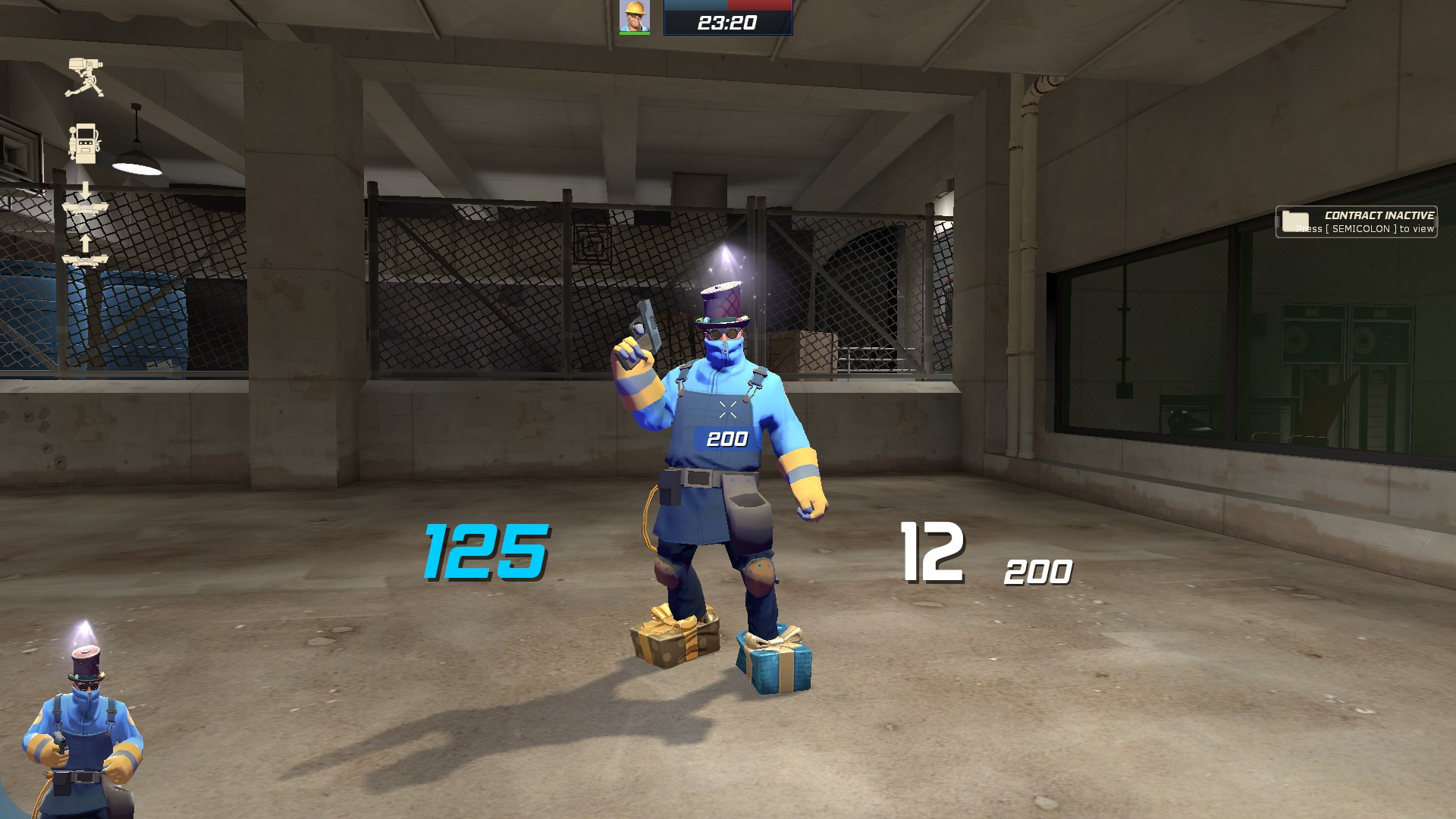The image size is (1456, 819).
Task: Click the match timer showing 23:20
Action: 728,21
